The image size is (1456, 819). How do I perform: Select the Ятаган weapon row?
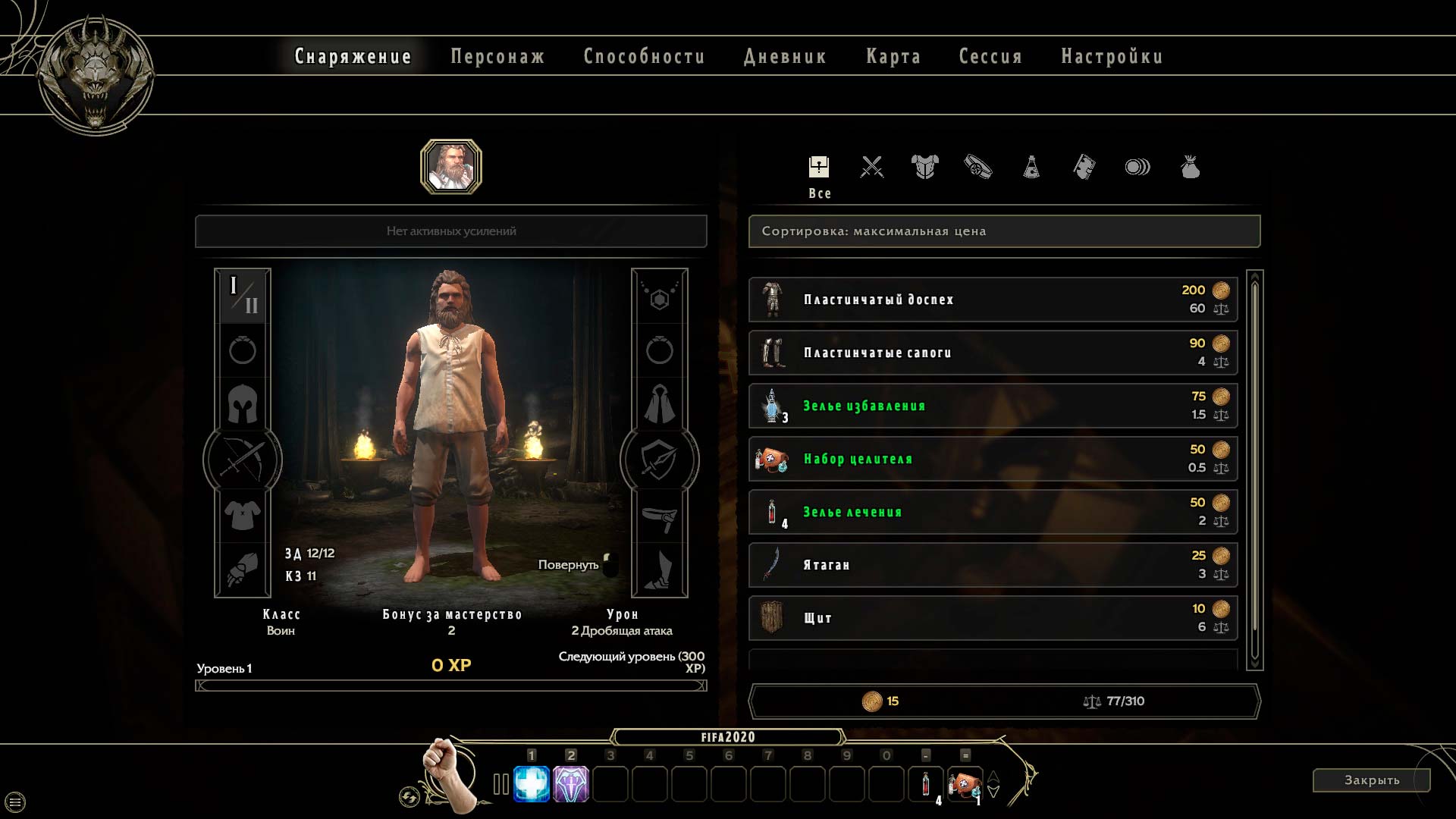(x=992, y=565)
